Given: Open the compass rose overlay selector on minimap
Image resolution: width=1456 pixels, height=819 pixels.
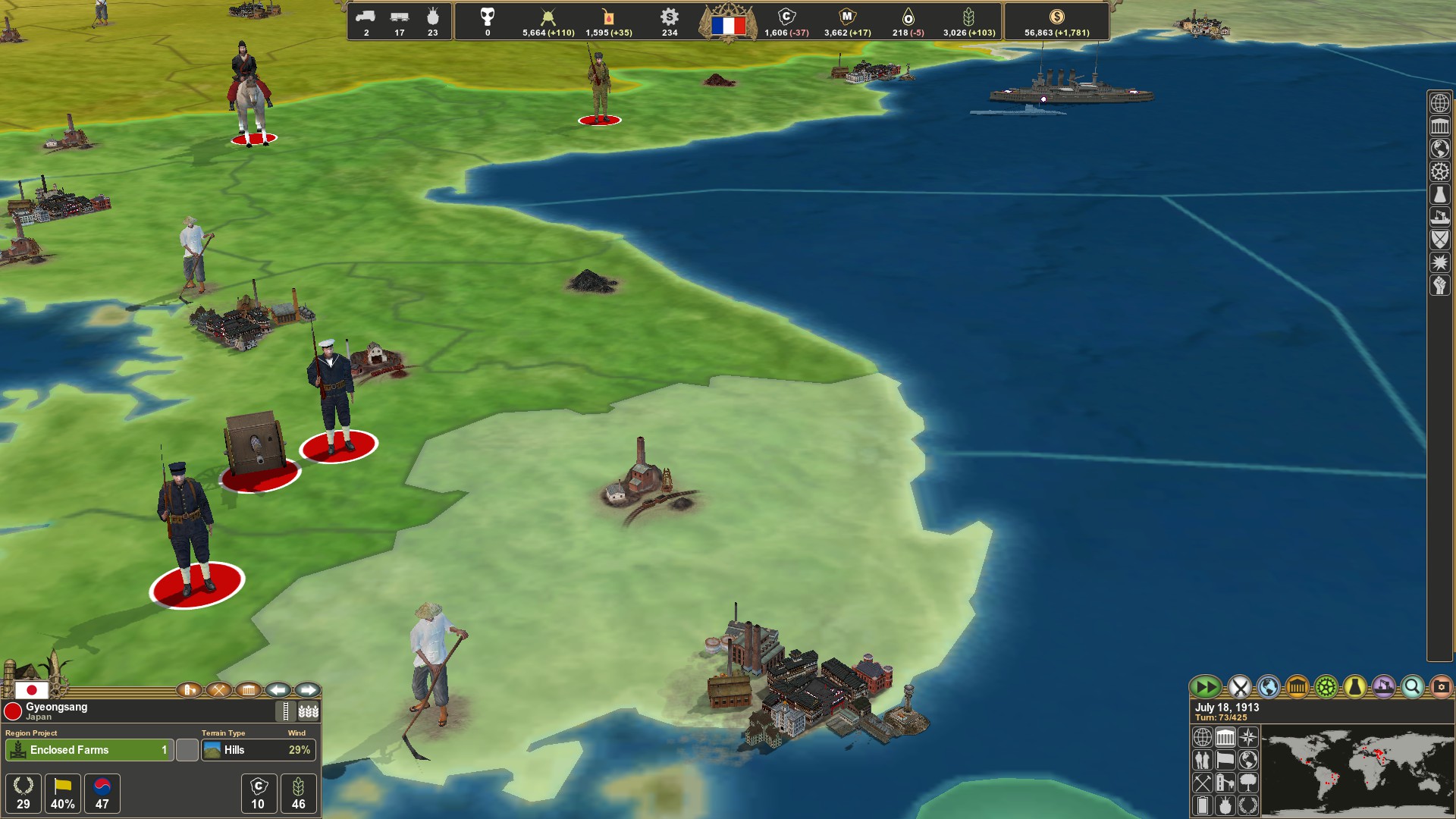Looking at the screenshot, I should (1248, 739).
